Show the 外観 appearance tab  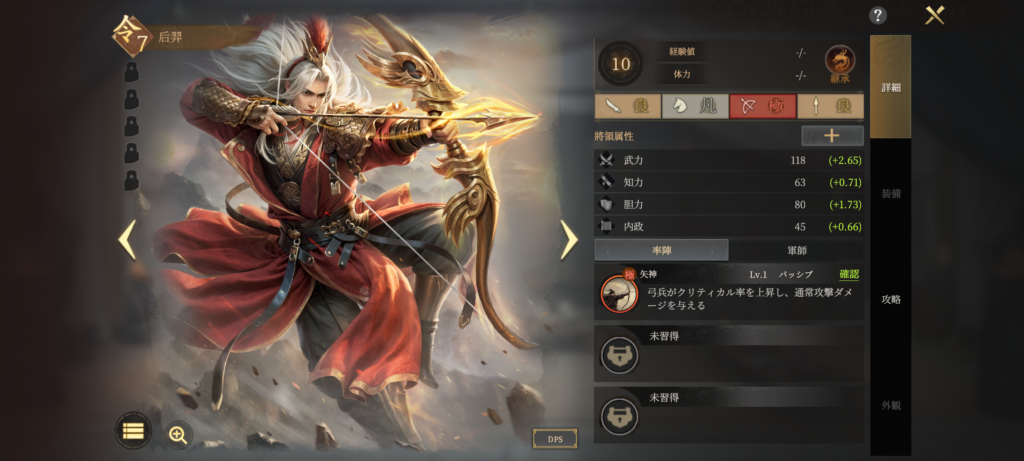point(890,405)
